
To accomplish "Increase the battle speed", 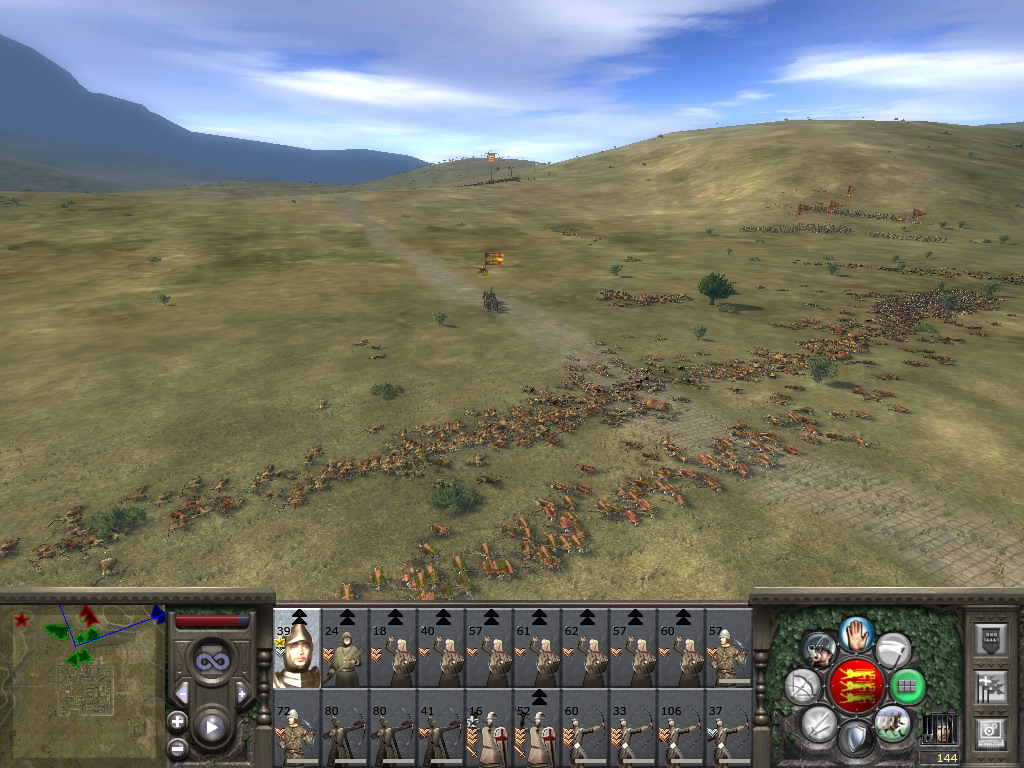I will pyautogui.click(x=241, y=692).
